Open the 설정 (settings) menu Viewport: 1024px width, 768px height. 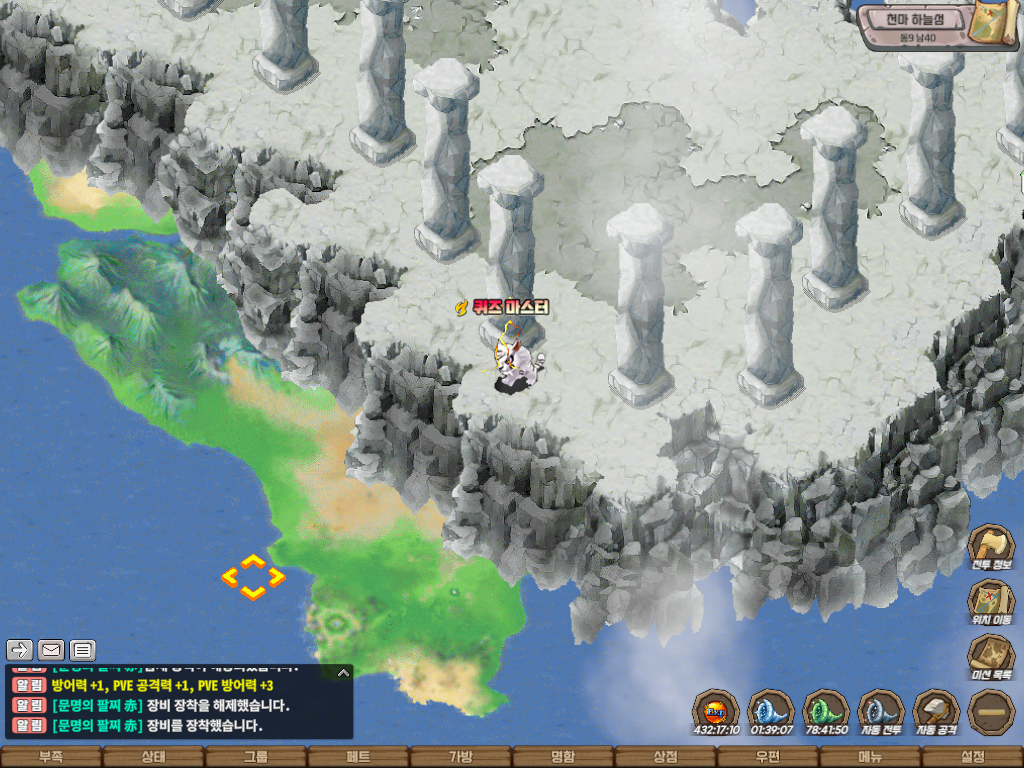pos(972,757)
